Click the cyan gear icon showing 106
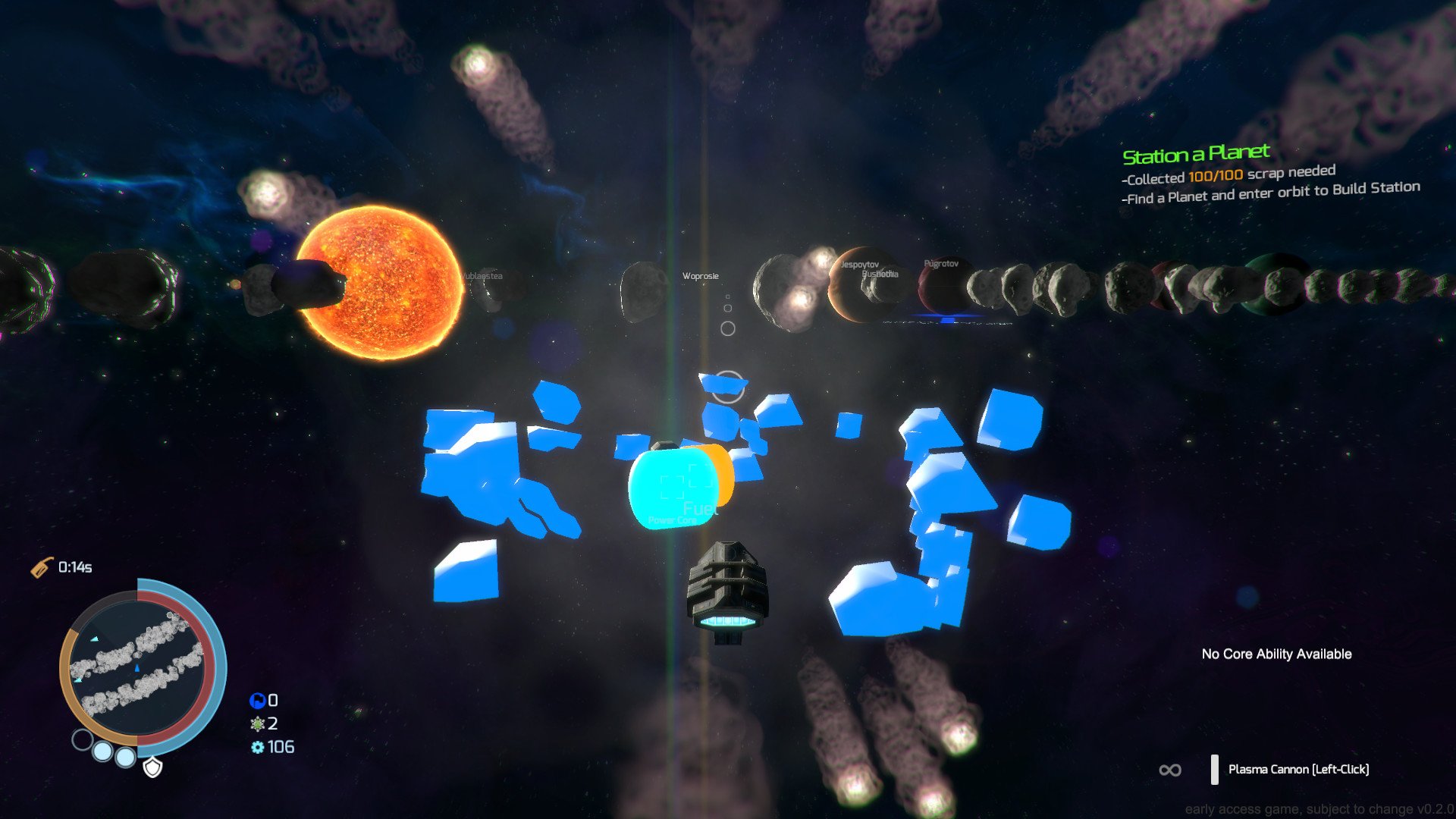This screenshot has width=1456, height=819. coord(259,747)
